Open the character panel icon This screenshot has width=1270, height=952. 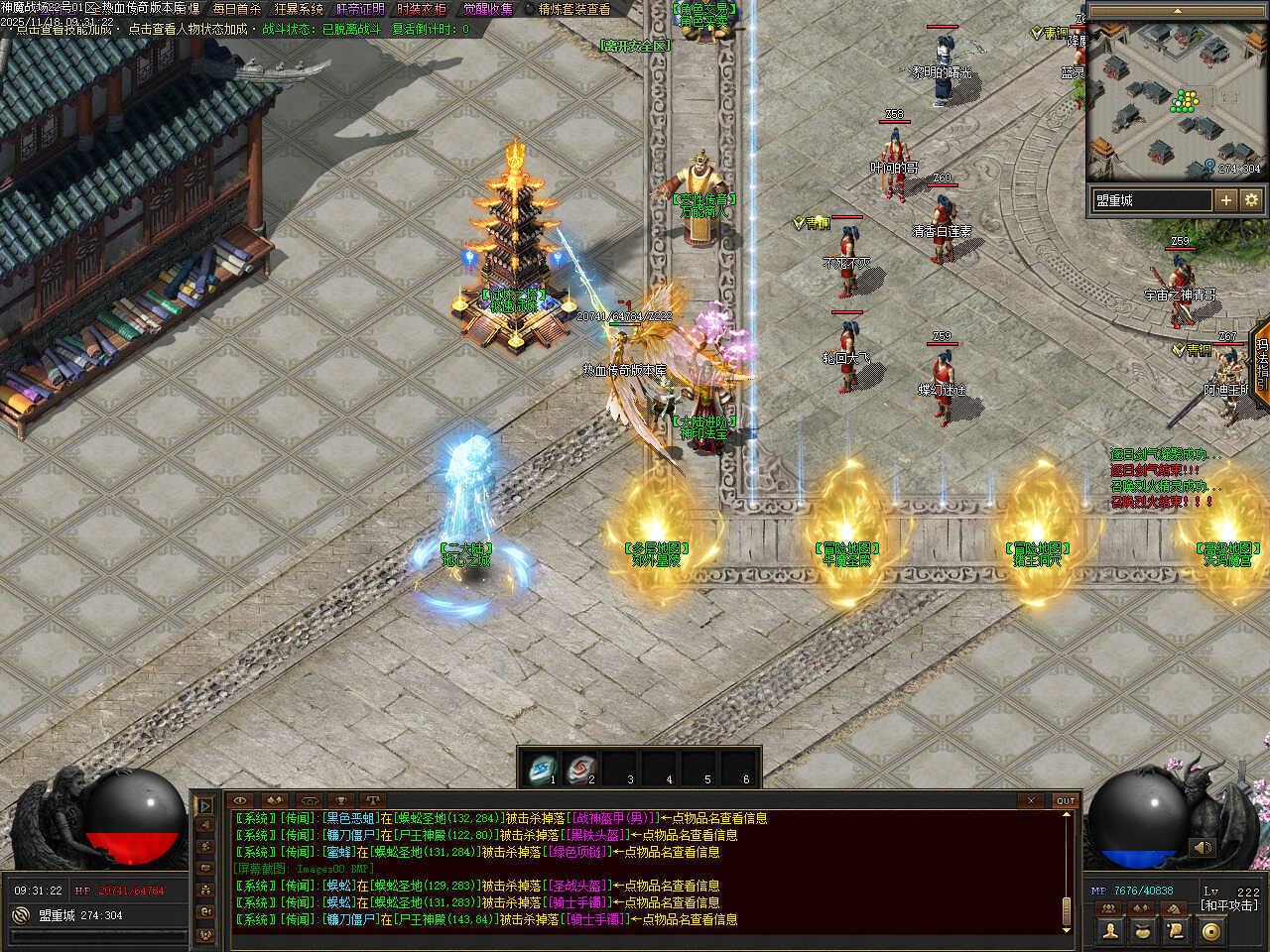pyautogui.click(x=1110, y=930)
